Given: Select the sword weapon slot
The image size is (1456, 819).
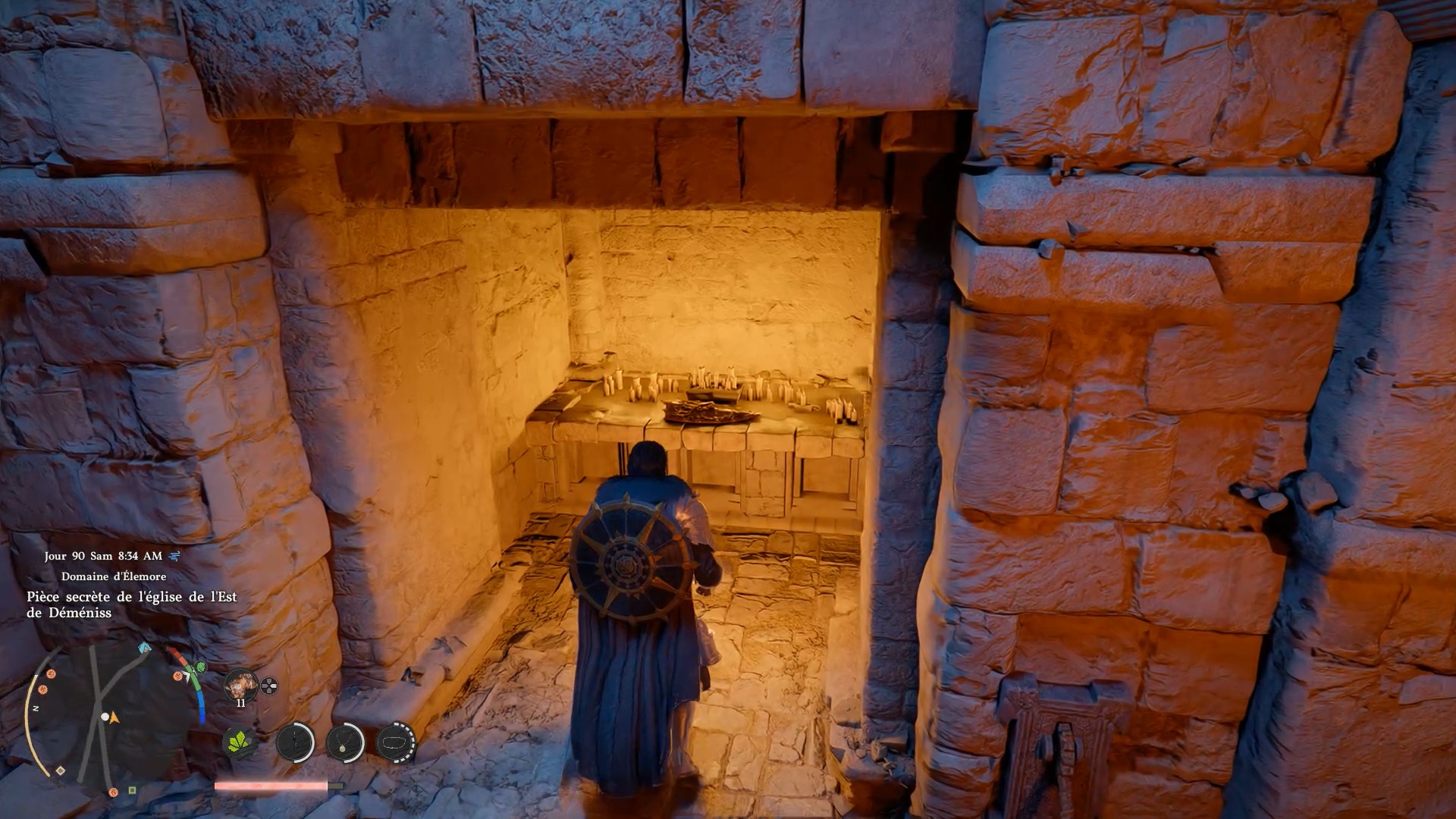Looking at the screenshot, I should point(294,742).
